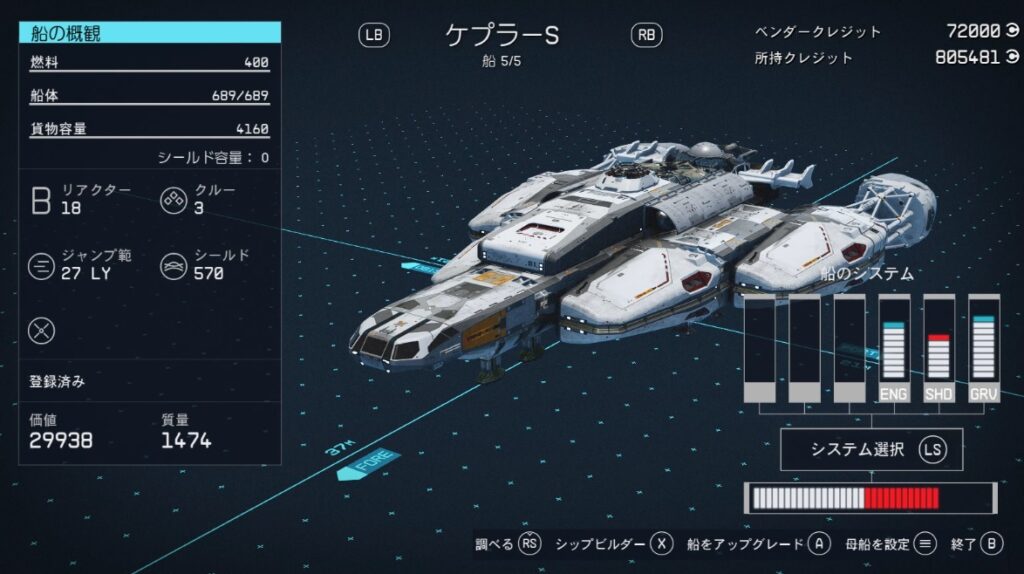This screenshot has height=574, width=1024.
Task: Choose 母船を設定 to set home ship
Action: (890, 544)
